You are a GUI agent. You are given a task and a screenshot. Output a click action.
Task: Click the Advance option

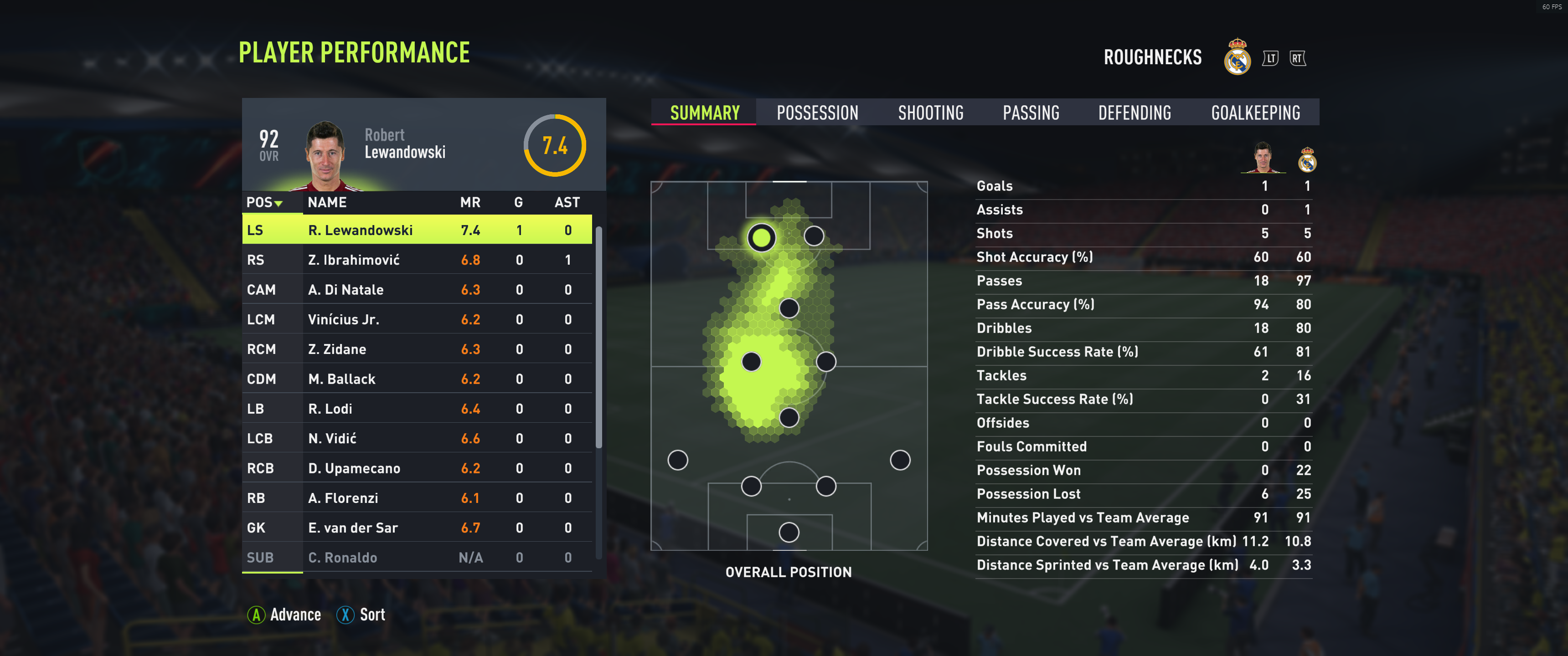tap(284, 615)
